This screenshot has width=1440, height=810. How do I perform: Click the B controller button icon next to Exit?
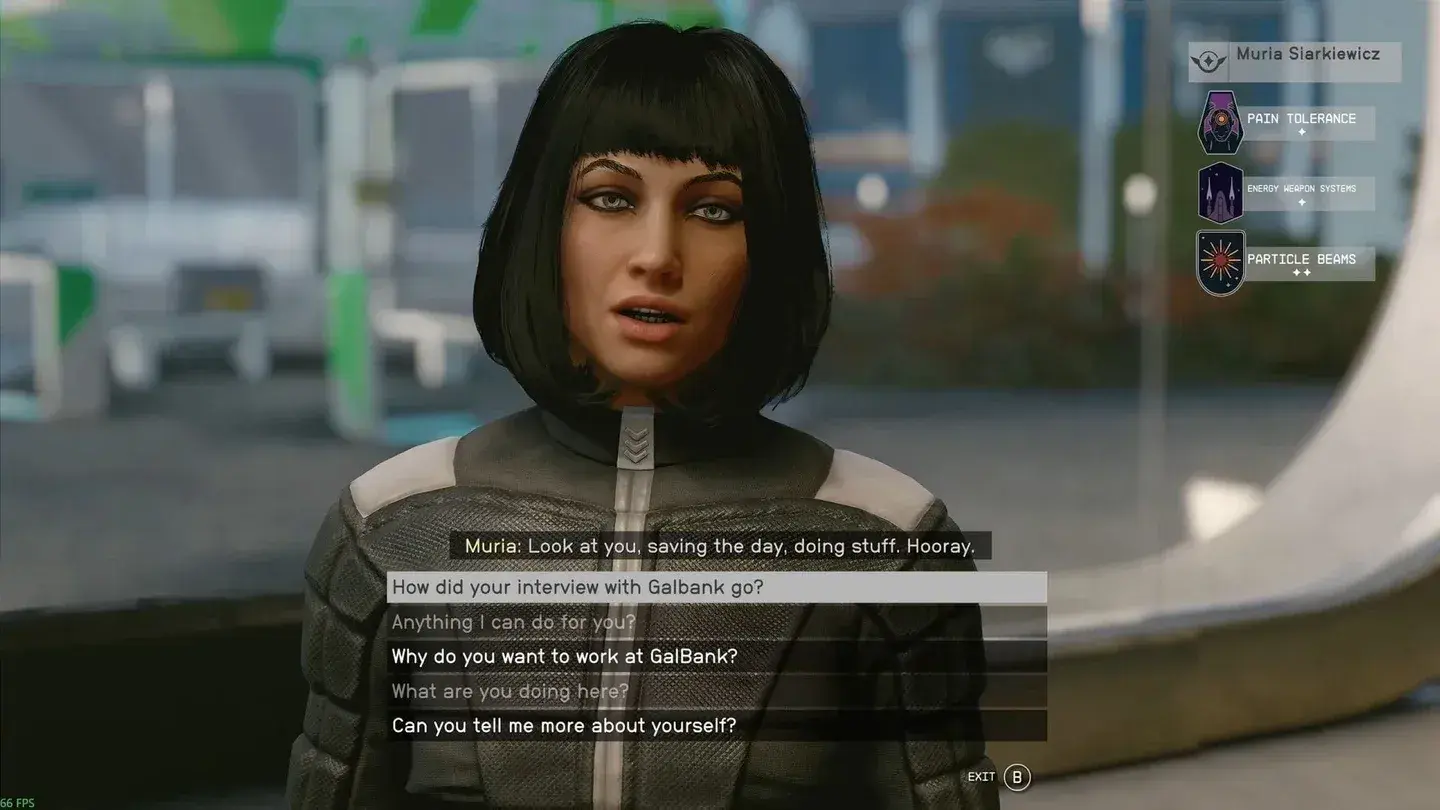point(1016,776)
